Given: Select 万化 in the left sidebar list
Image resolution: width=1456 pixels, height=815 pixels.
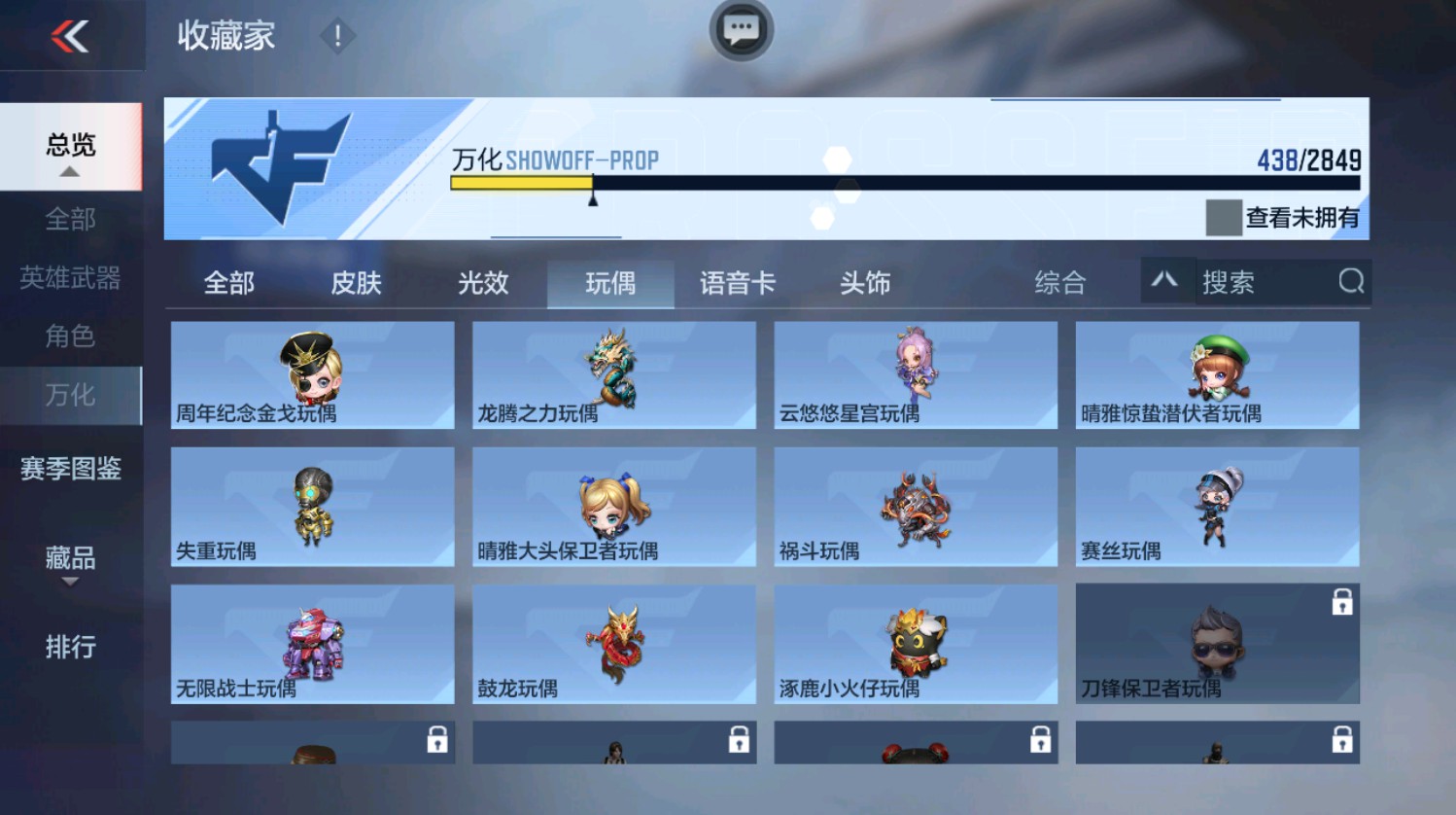Looking at the screenshot, I should (x=70, y=396).
